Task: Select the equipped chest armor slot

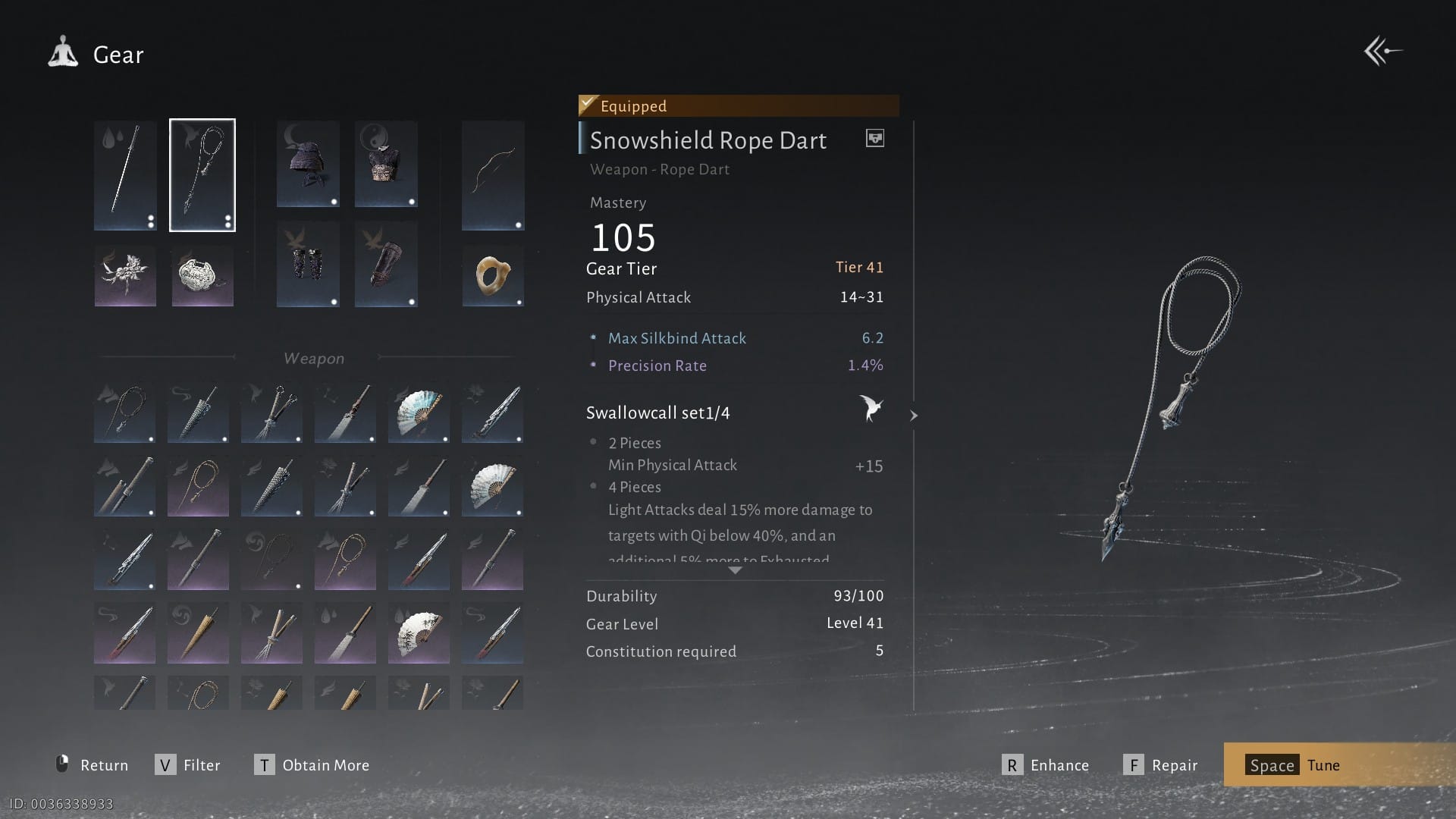Action: tap(386, 164)
